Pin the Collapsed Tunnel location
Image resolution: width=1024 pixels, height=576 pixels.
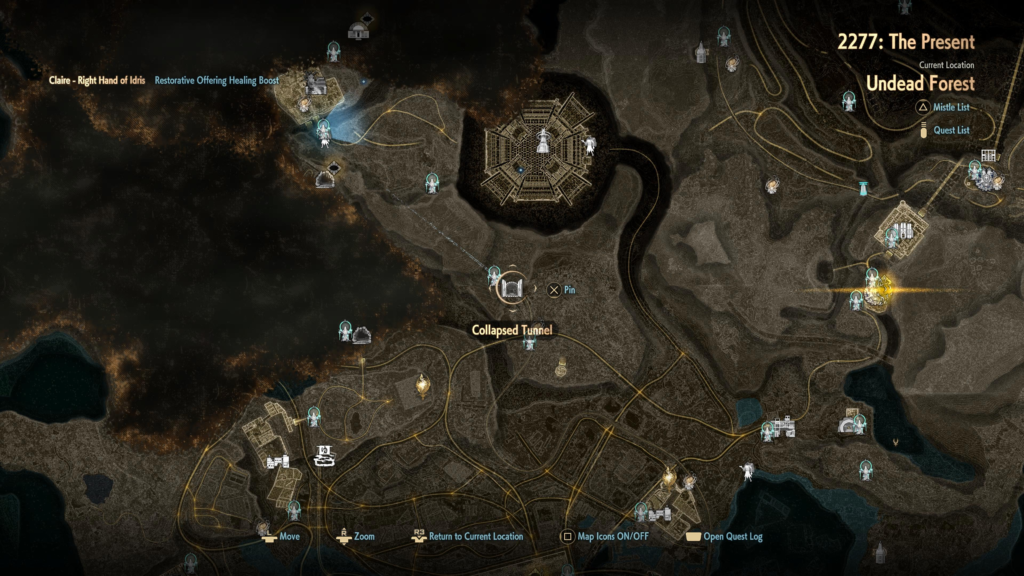coord(554,290)
